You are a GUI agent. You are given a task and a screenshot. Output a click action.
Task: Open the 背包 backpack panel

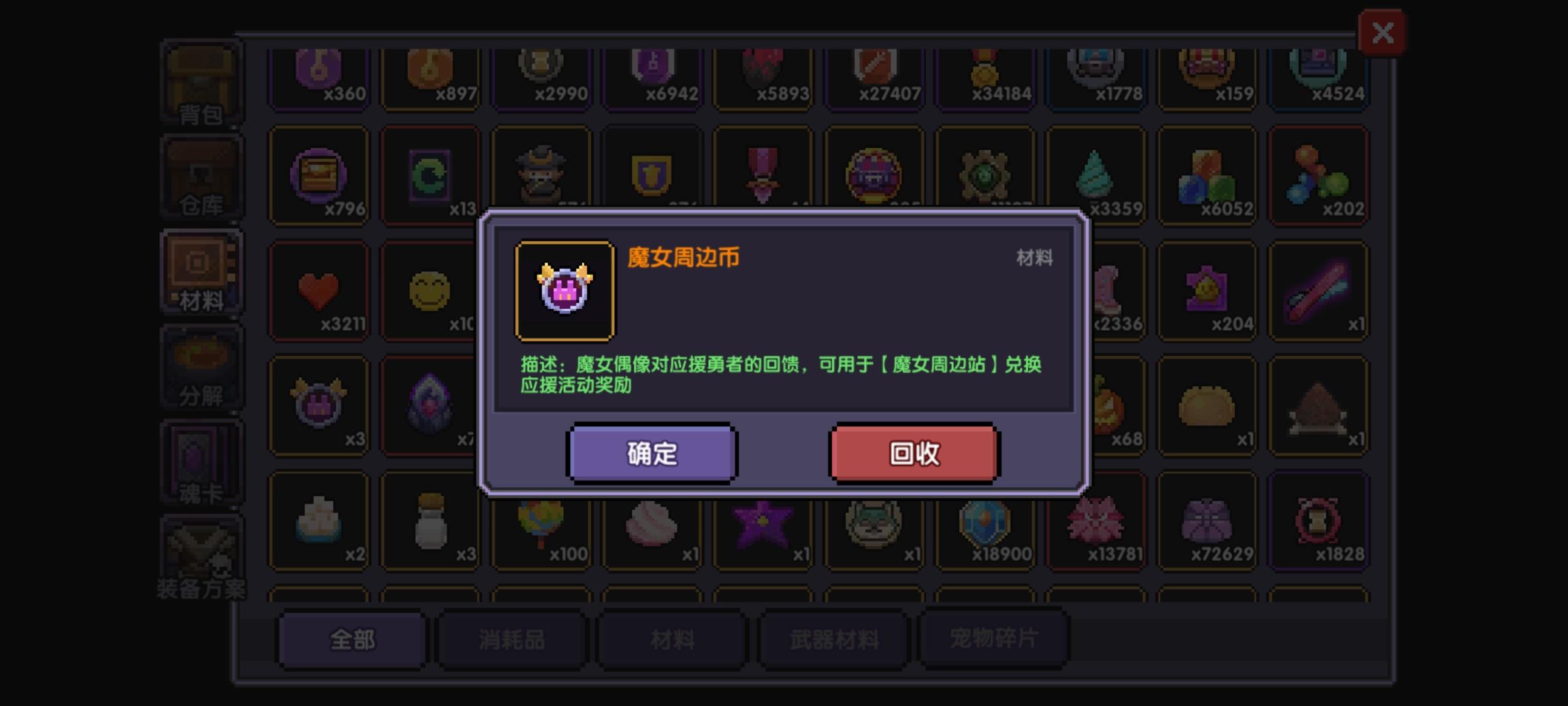point(201,82)
